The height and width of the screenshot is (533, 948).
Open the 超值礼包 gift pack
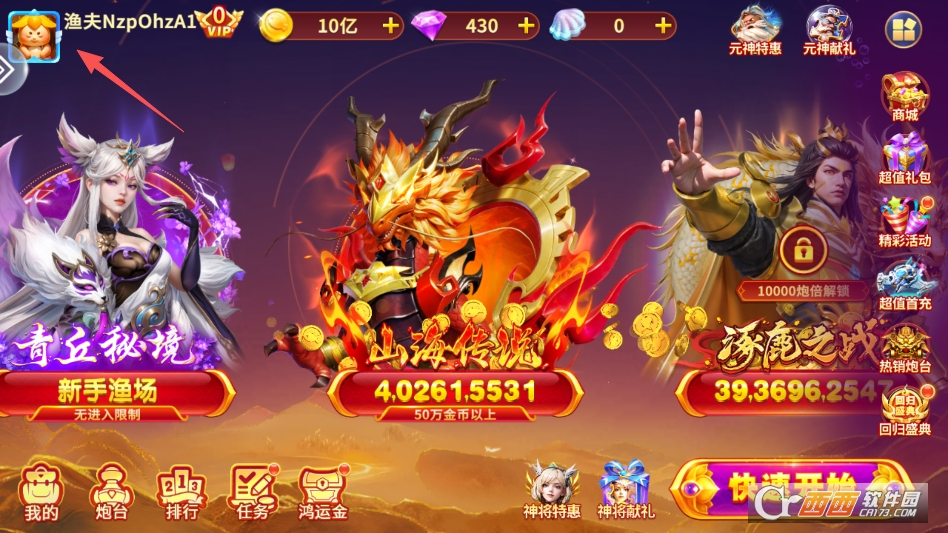pos(904,159)
